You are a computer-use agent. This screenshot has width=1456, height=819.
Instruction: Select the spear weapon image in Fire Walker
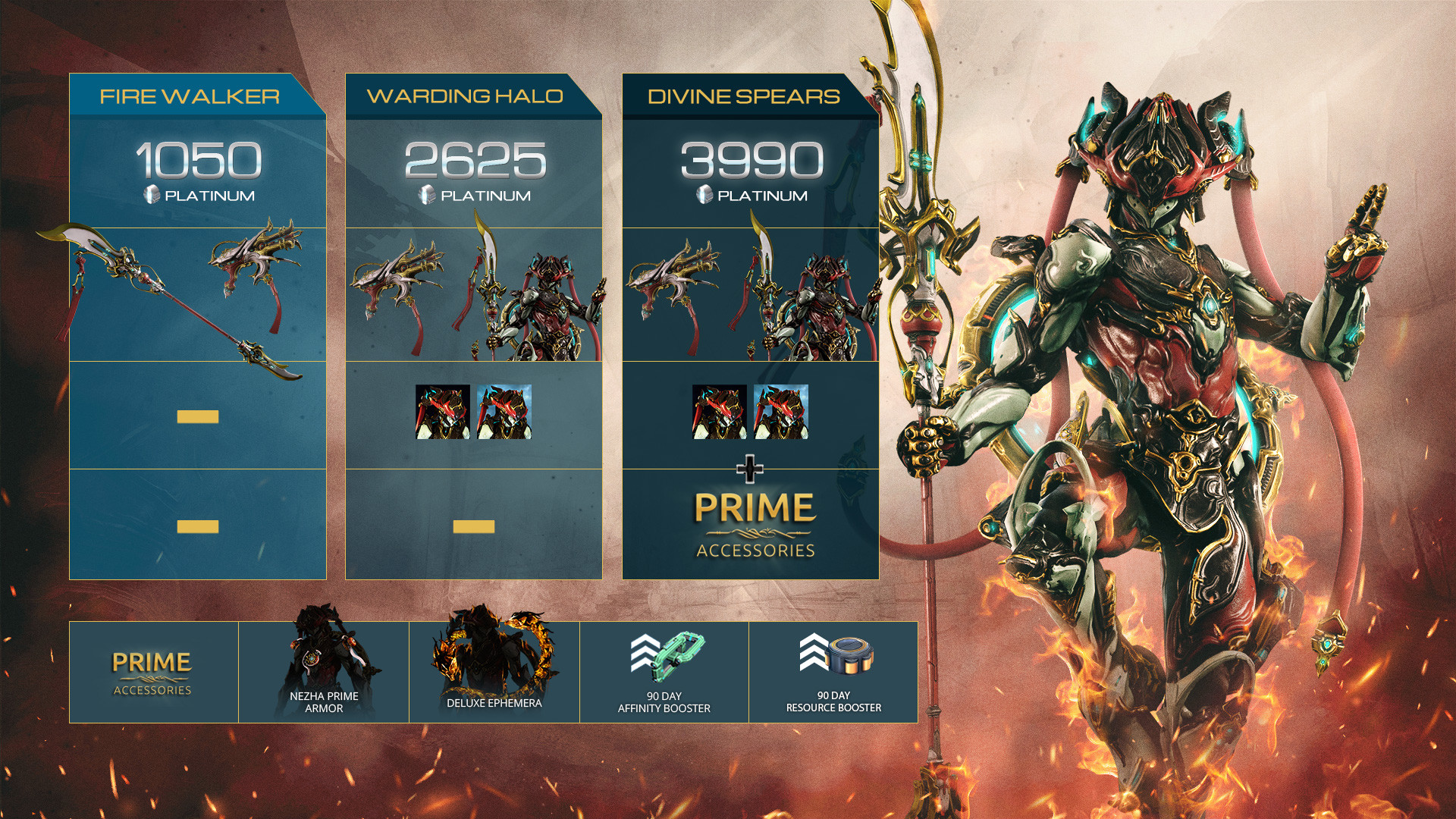click(182, 300)
